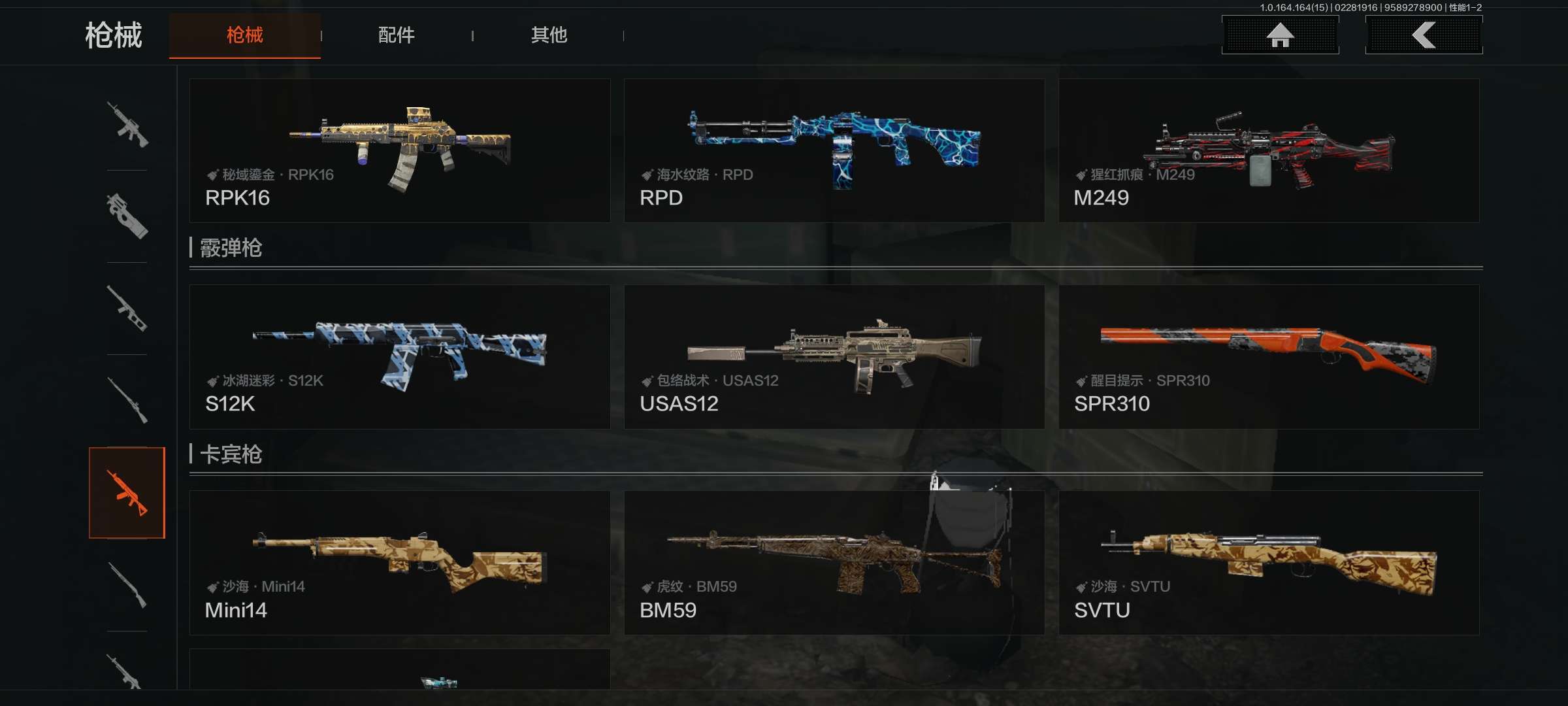Click the back arrow button
Viewport: 1568px width, 706px height.
(x=1424, y=35)
